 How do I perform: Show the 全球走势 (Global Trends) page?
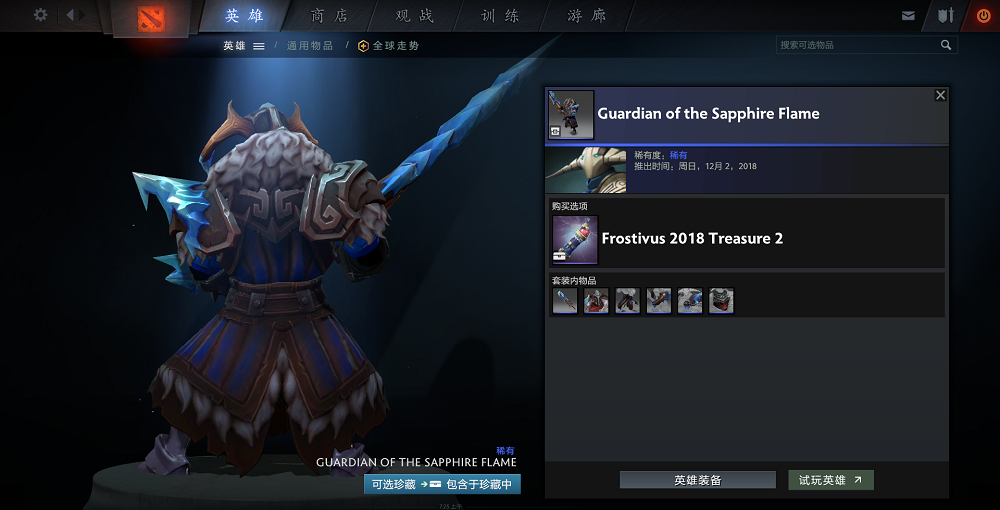click(x=389, y=46)
